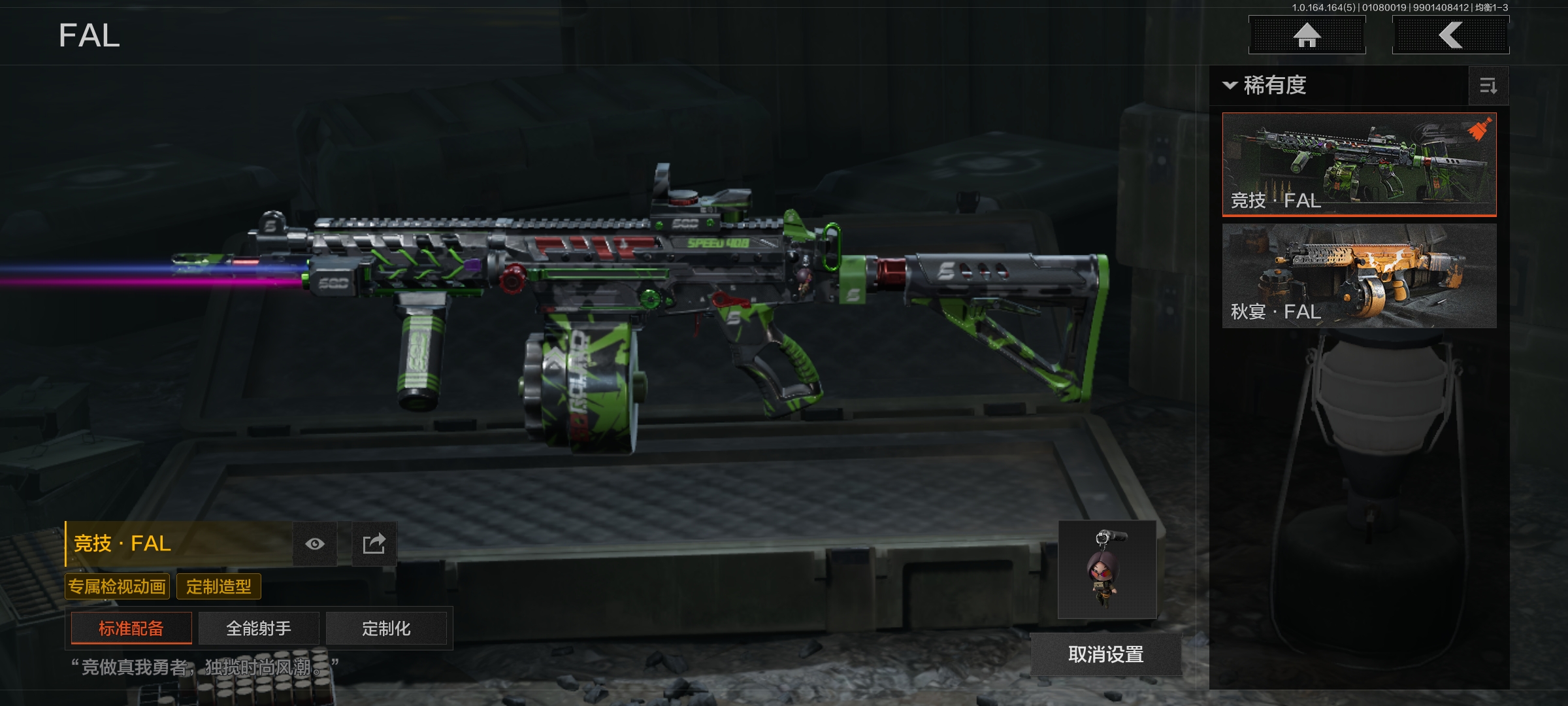
Task: Switch to the 标准配备 tab
Action: coord(131,628)
